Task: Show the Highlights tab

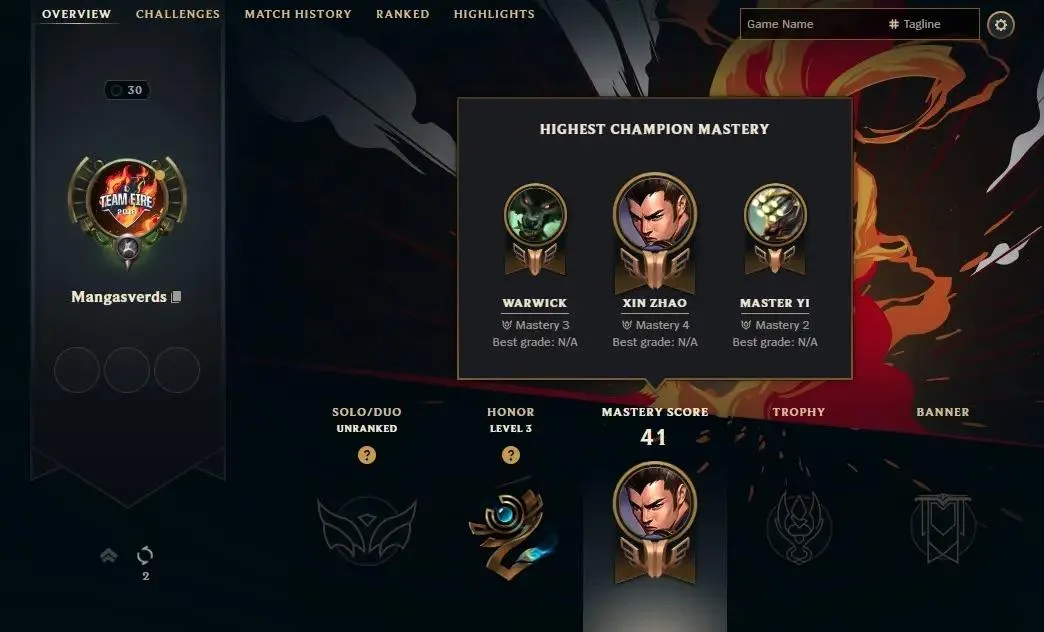Action: pyautogui.click(x=494, y=14)
